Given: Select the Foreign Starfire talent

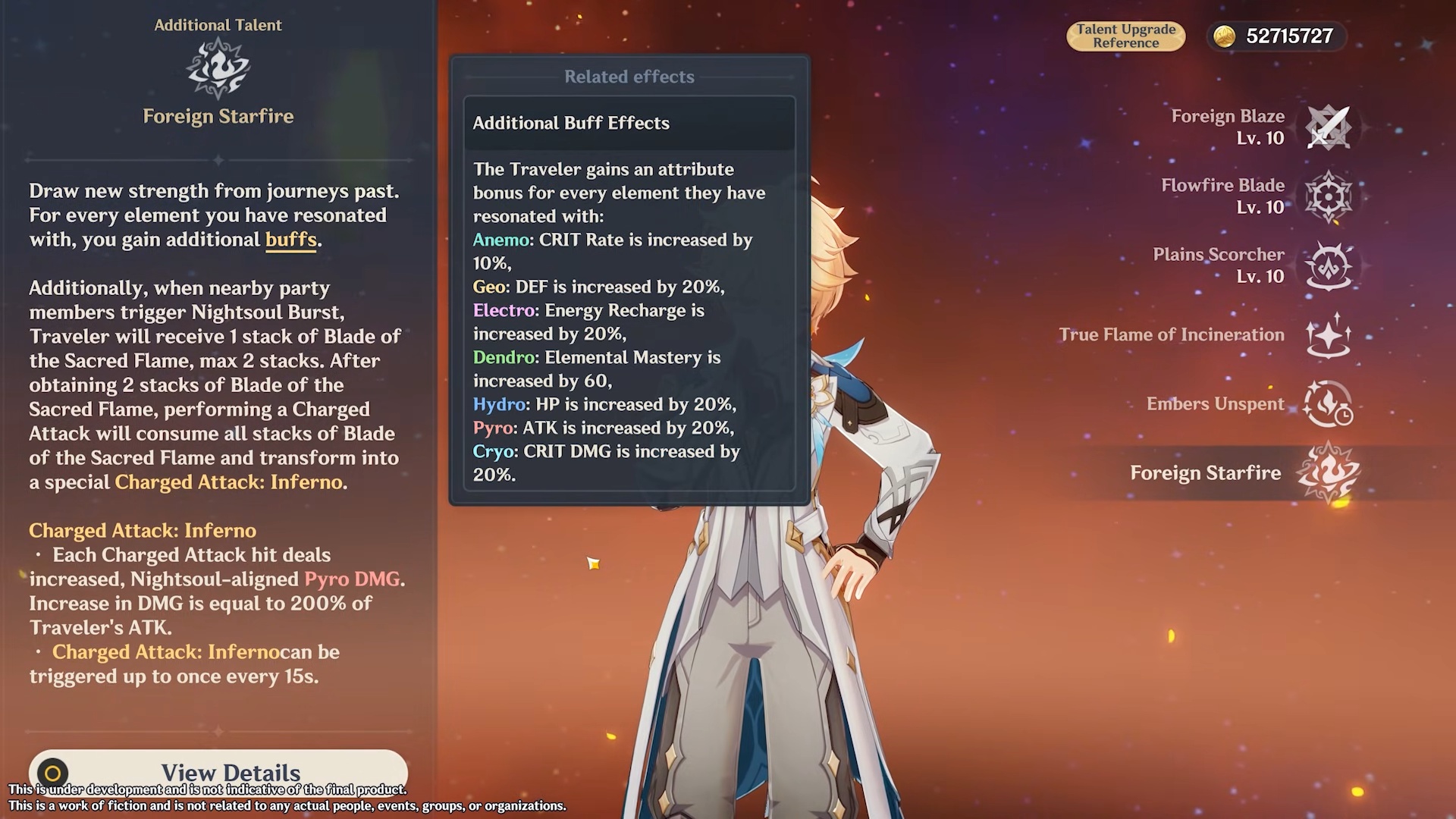Looking at the screenshot, I should (1328, 473).
